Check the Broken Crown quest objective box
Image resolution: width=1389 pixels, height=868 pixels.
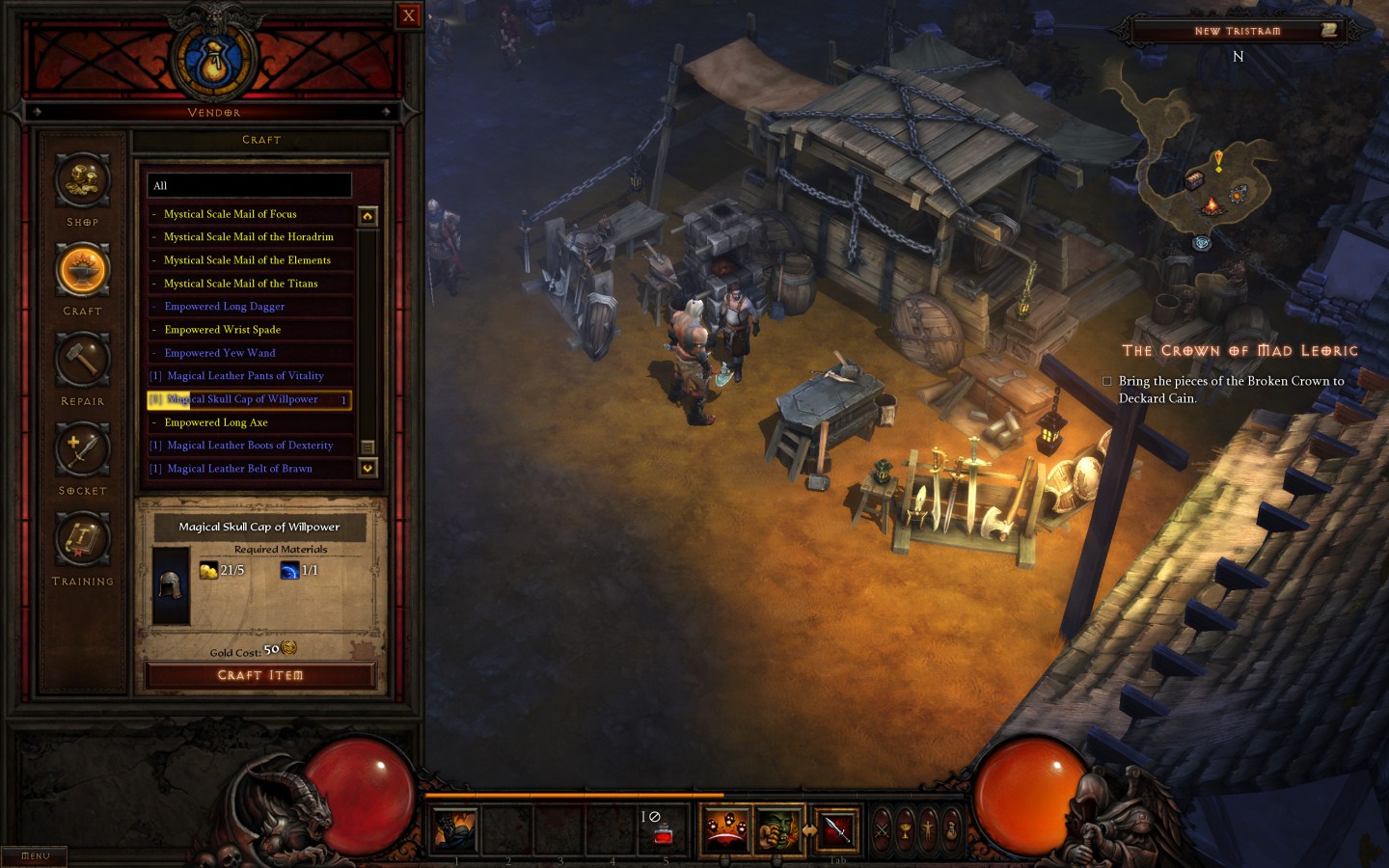[x=1107, y=381]
